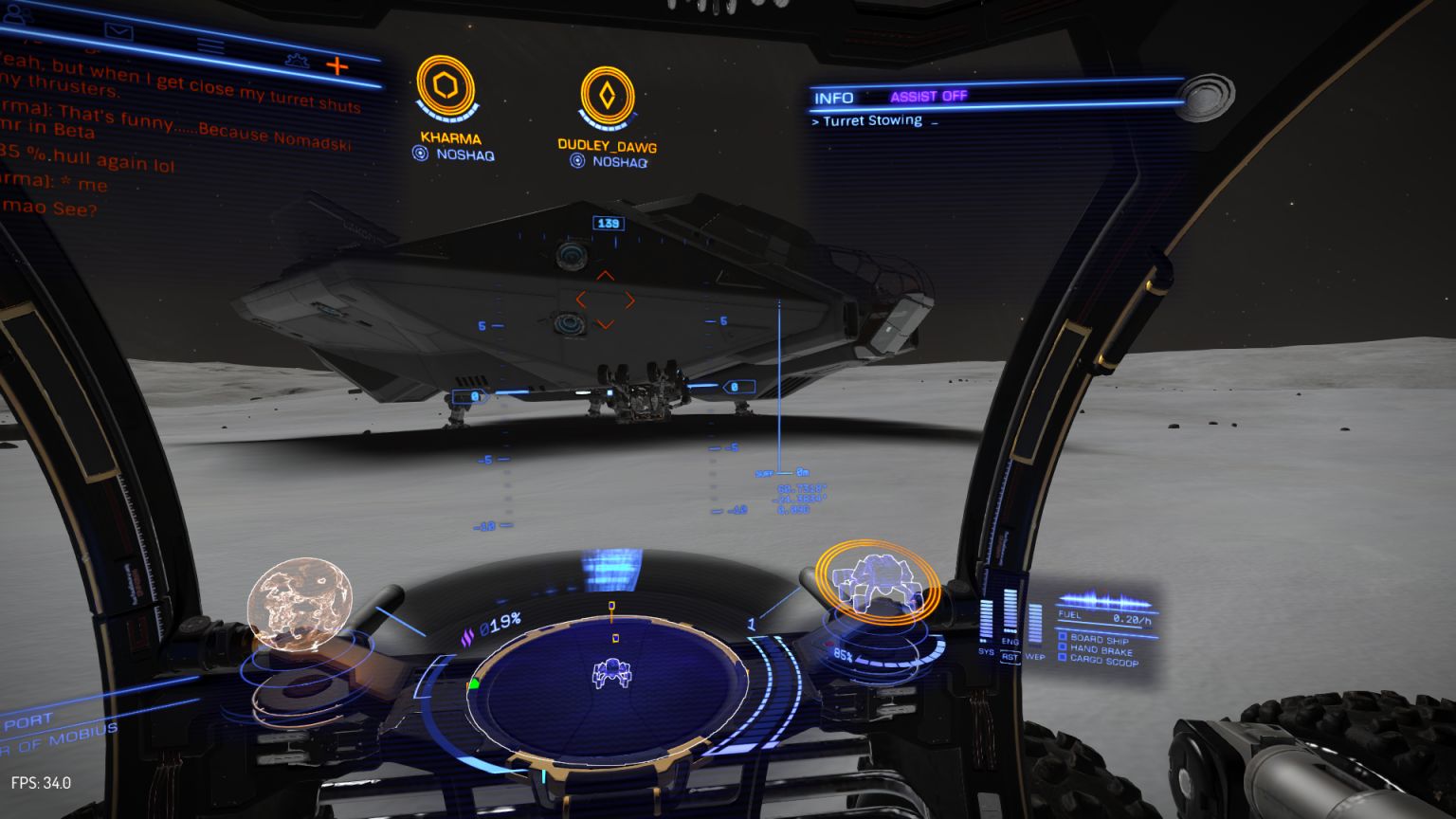
Task: Open the inbox mail icon in the chat panel
Action: coord(118,33)
